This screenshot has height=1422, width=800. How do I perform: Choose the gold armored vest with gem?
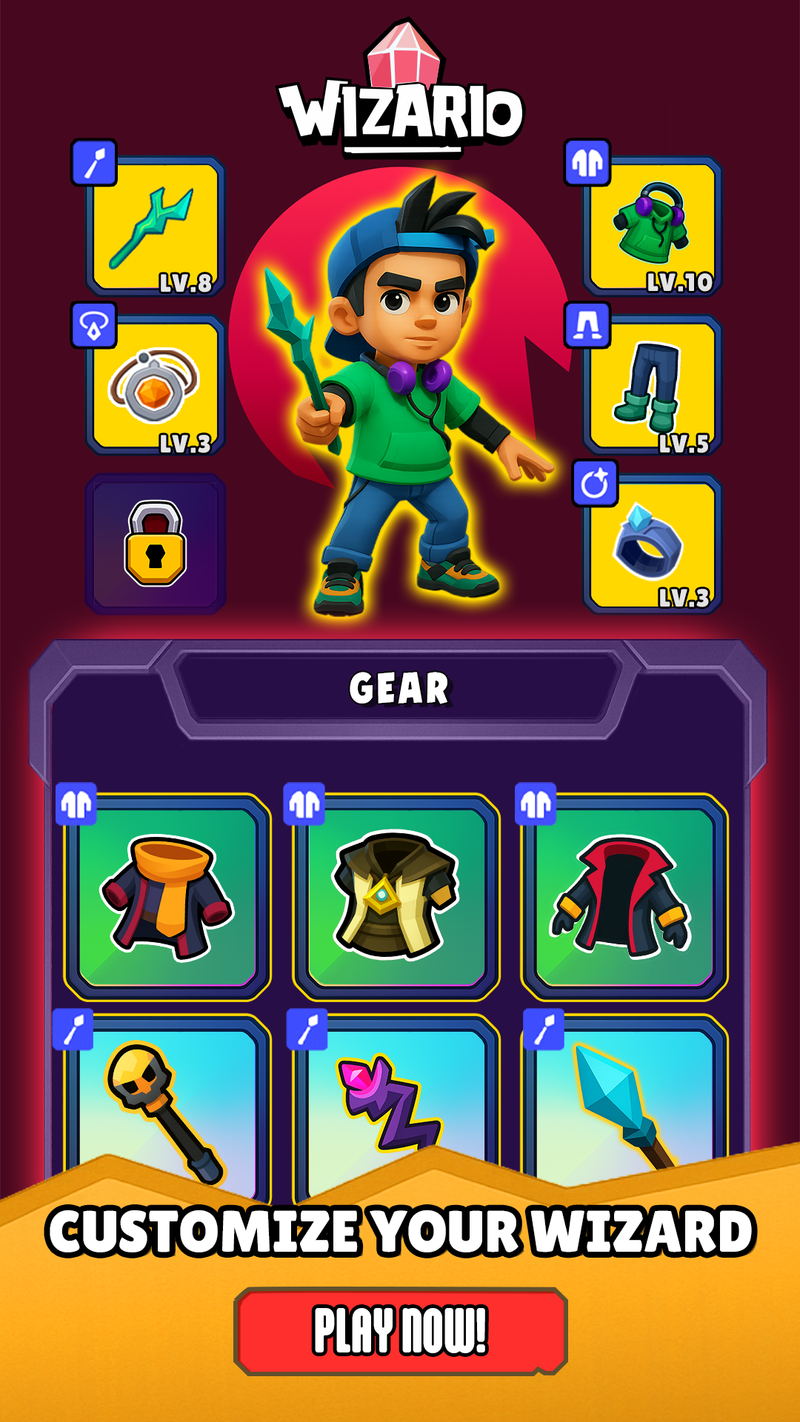[397, 895]
